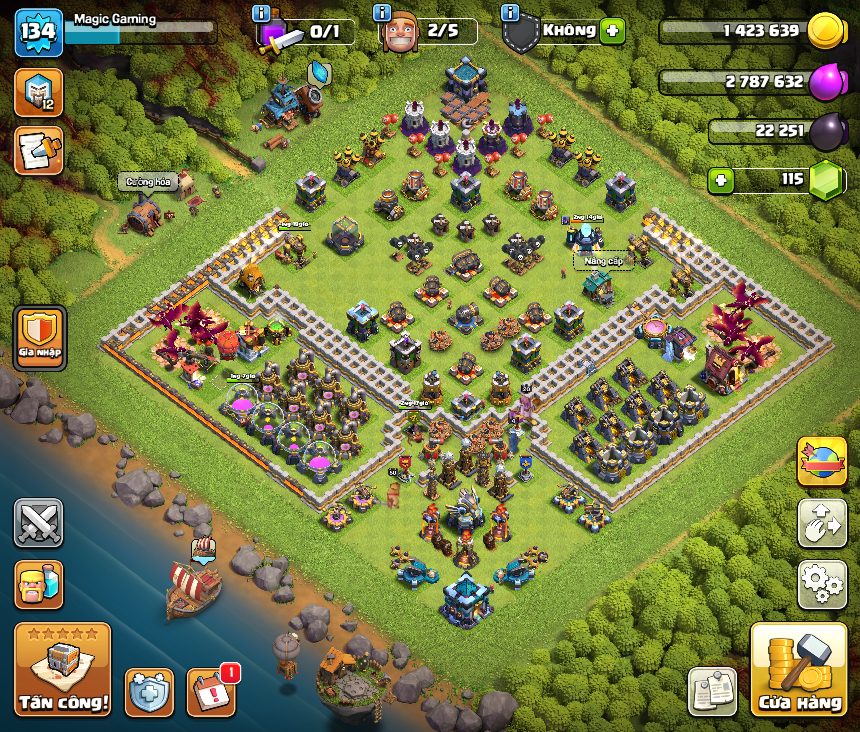Show laboratory info above the 0/1 counter
The height and width of the screenshot is (732, 860).
click(x=262, y=12)
